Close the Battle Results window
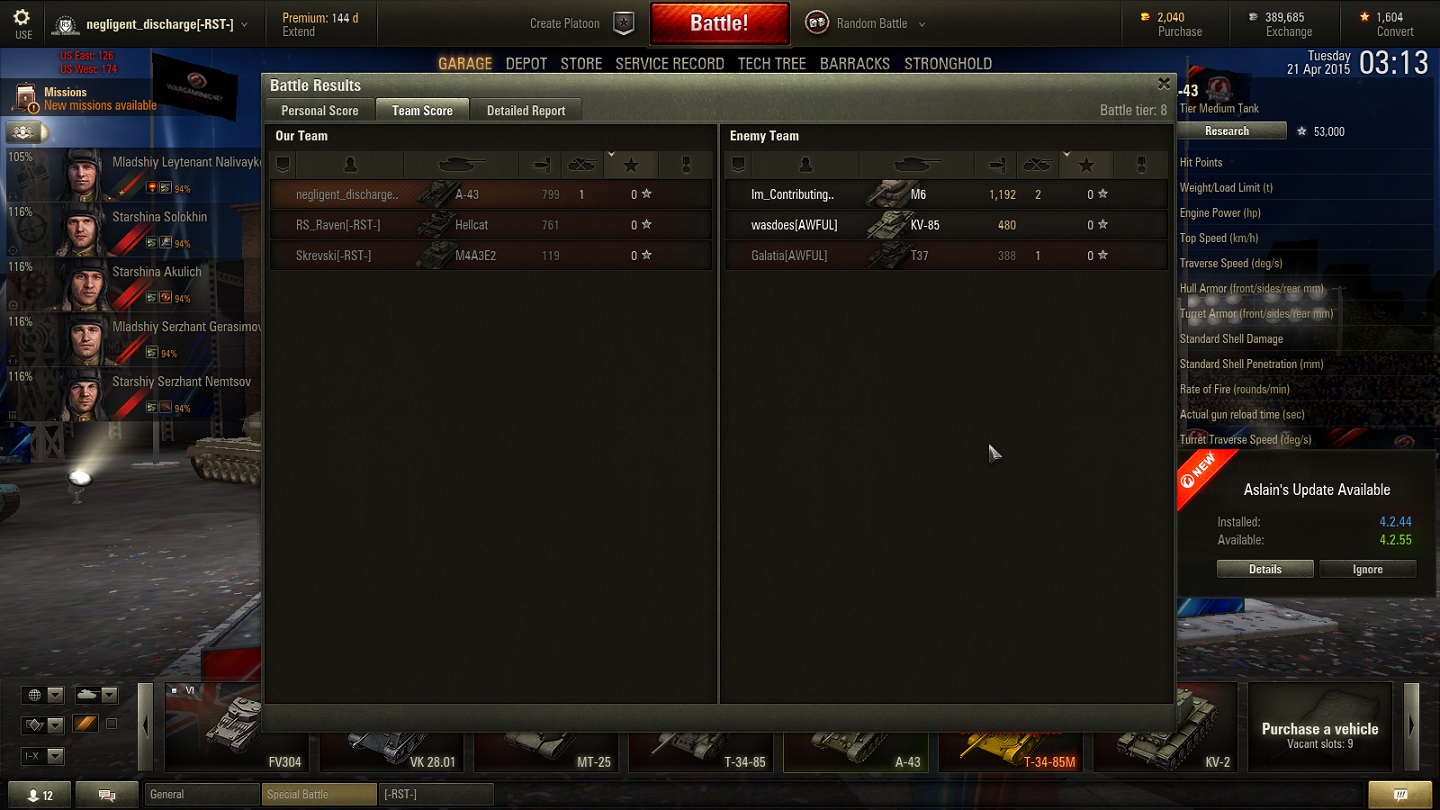This screenshot has height=810, width=1440. coord(1163,84)
